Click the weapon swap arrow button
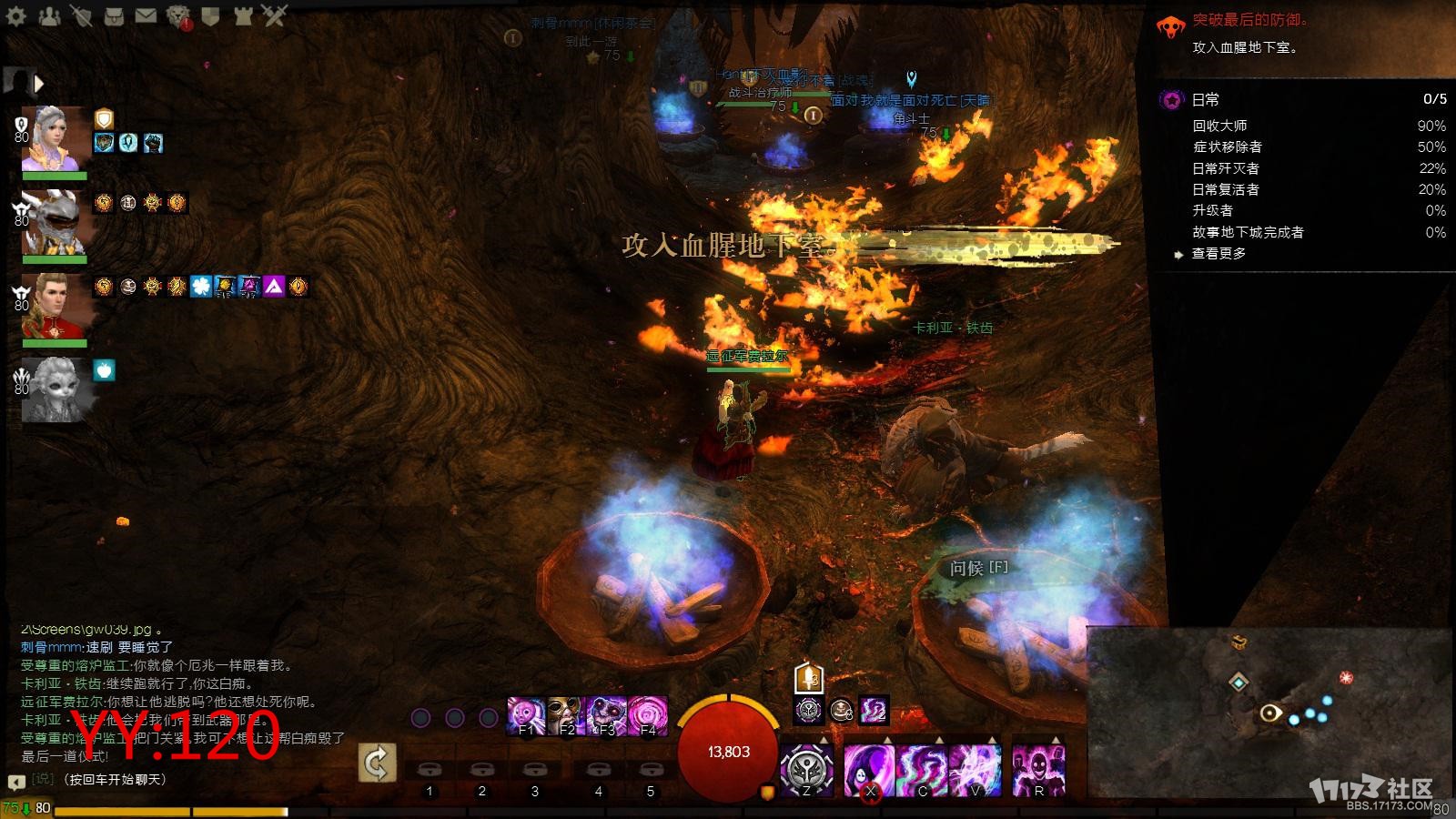The image size is (1456, 819). (377, 763)
